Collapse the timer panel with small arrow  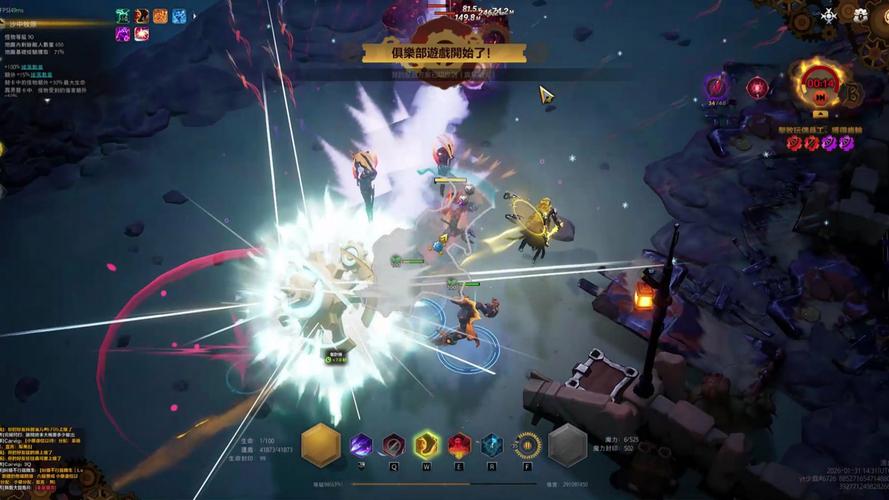pyautogui.click(x=820, y=114)
